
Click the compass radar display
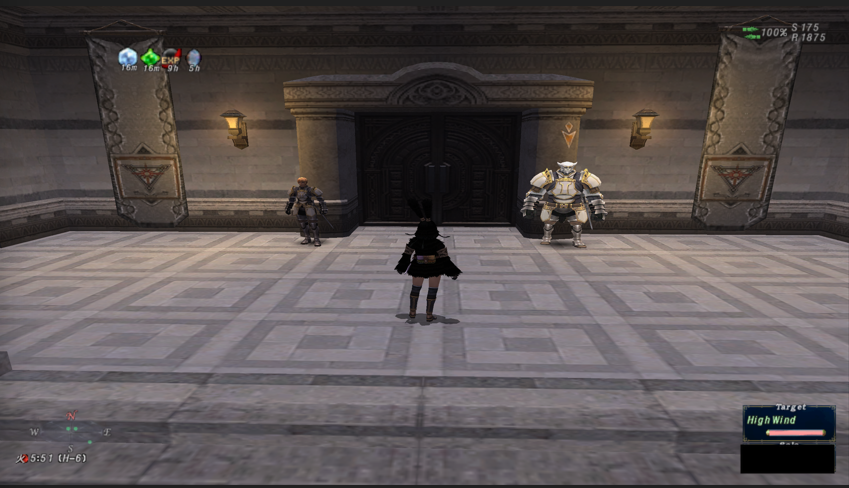[x=71, y=430]
